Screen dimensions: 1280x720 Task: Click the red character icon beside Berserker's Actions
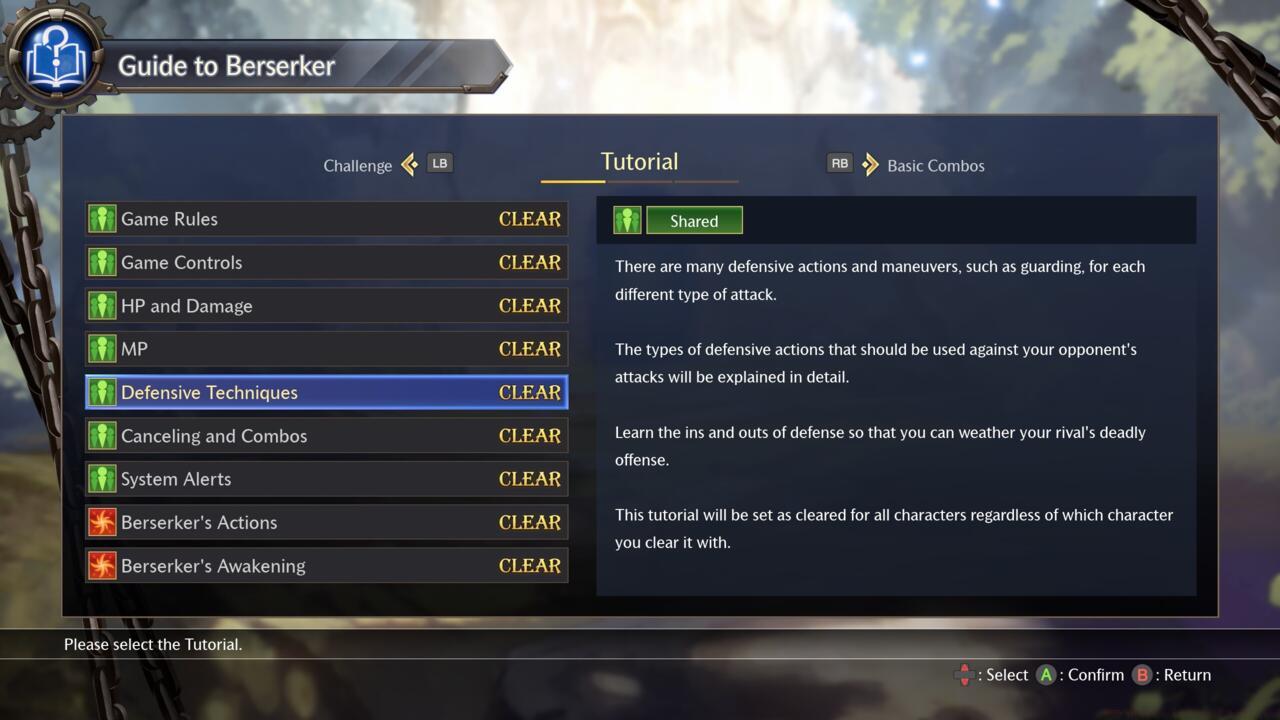point(101,522)
